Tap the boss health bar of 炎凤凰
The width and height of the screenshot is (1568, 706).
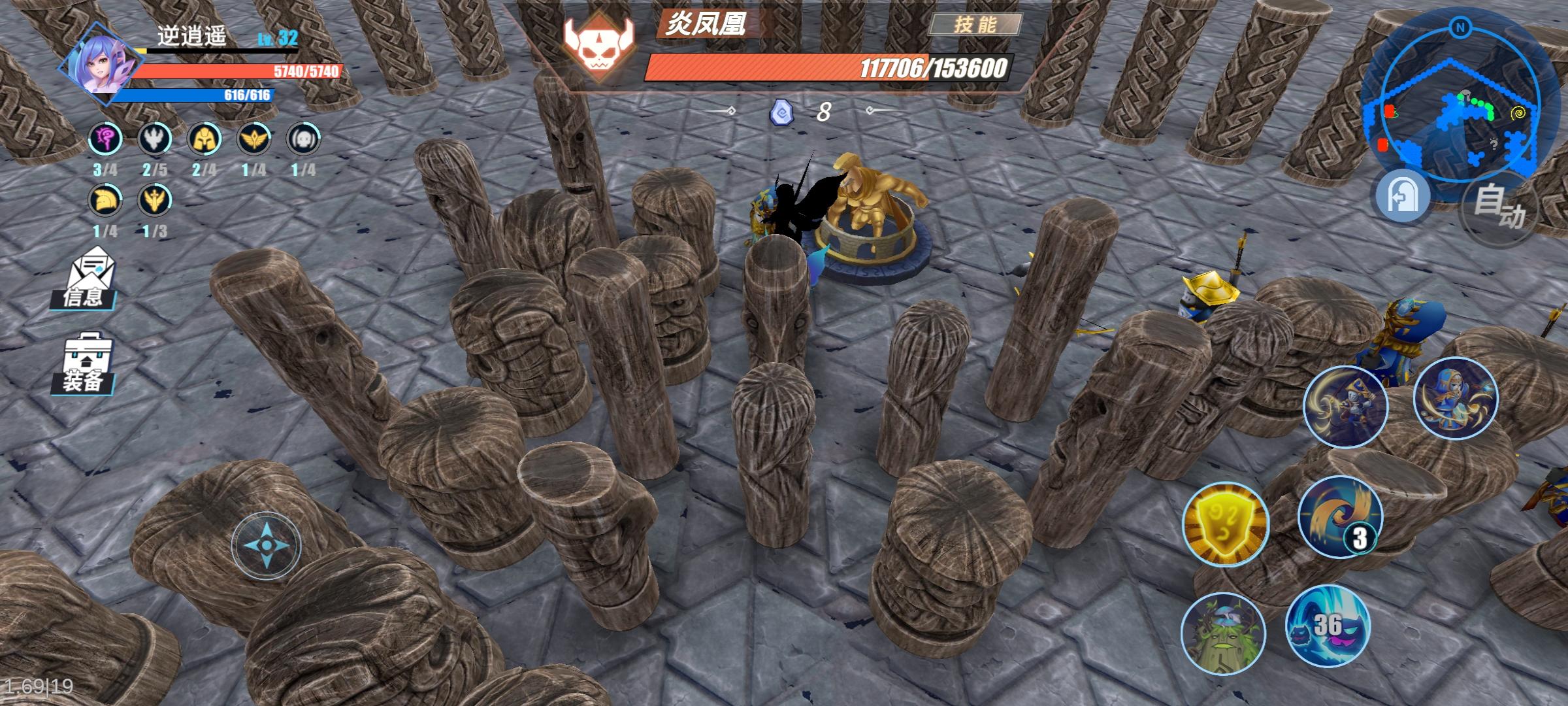(x=830, y=67)
